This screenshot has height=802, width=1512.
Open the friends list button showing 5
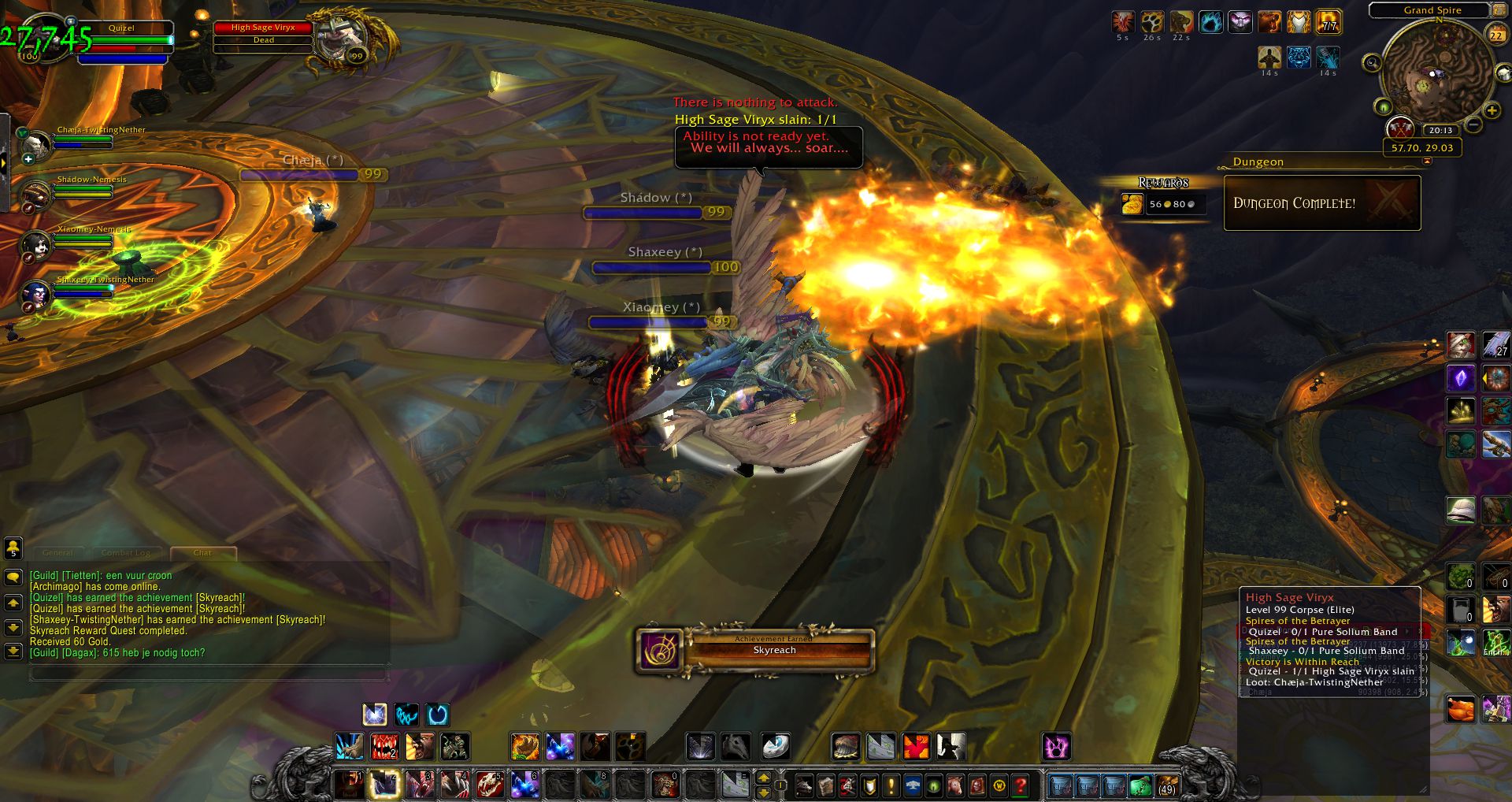13,548
